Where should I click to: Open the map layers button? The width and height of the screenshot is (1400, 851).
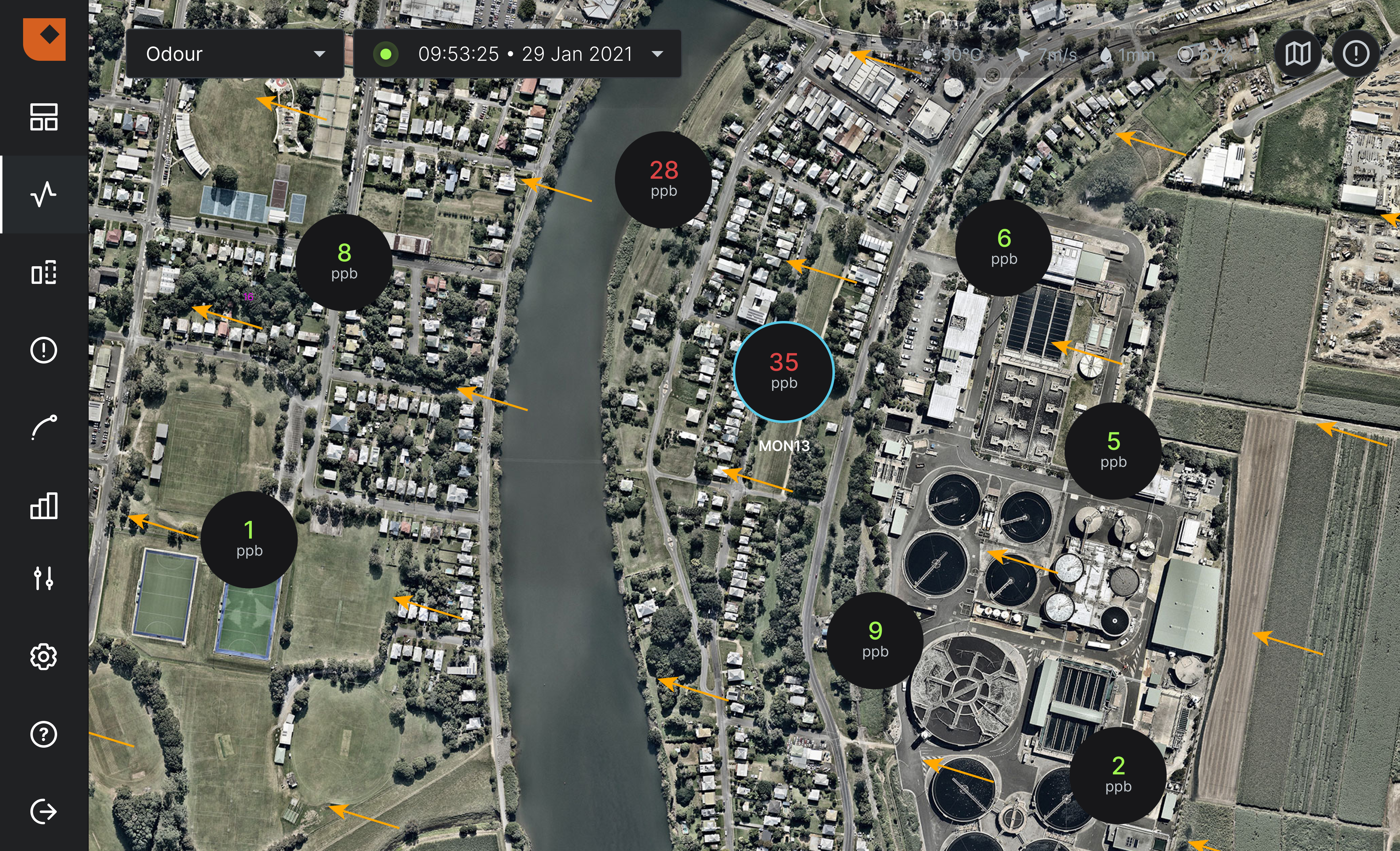pyautogui.click(x=1298, y=54)
